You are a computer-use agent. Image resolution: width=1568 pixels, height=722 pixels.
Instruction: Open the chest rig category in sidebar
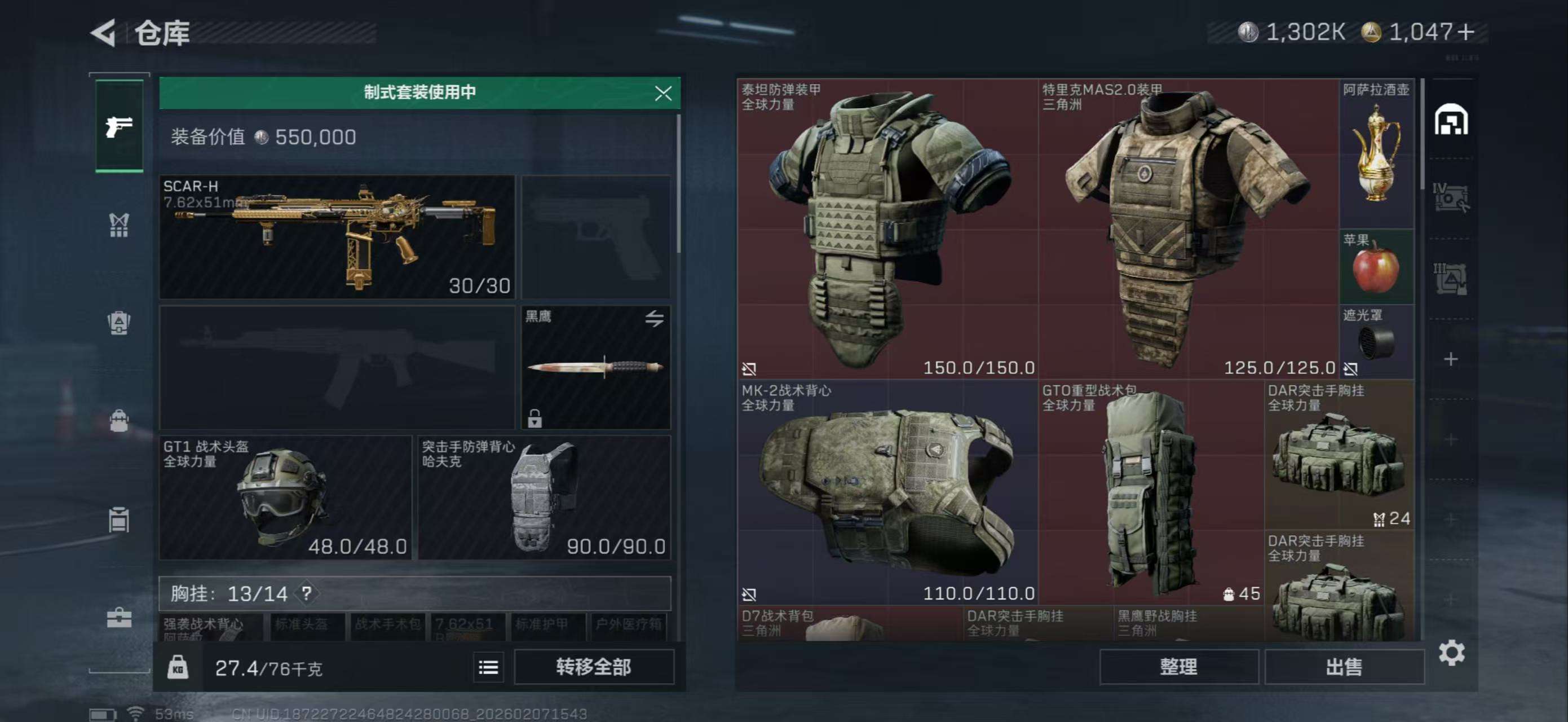[119, 225]
